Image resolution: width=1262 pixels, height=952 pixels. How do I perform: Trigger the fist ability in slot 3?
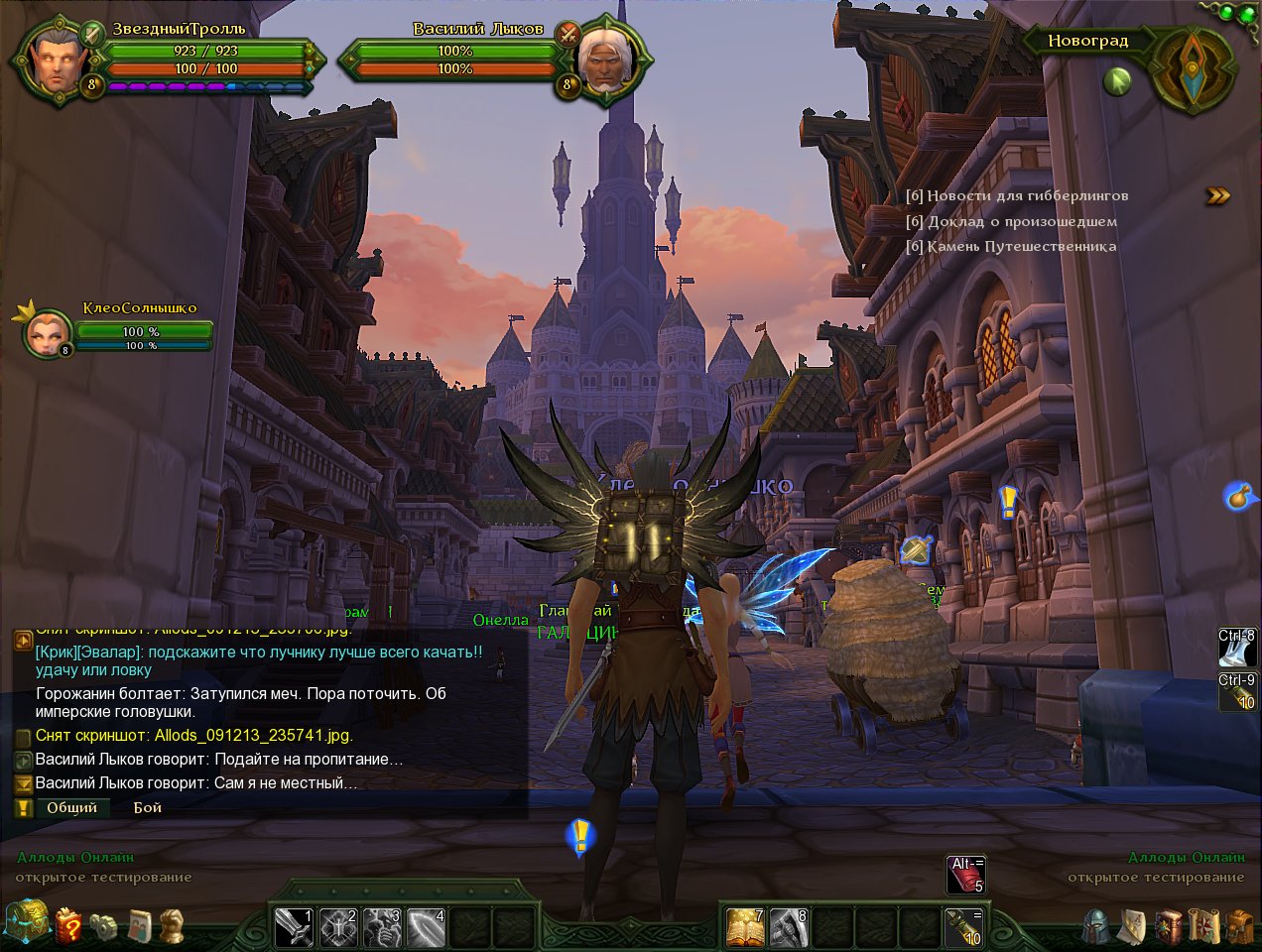click(382, 927)
